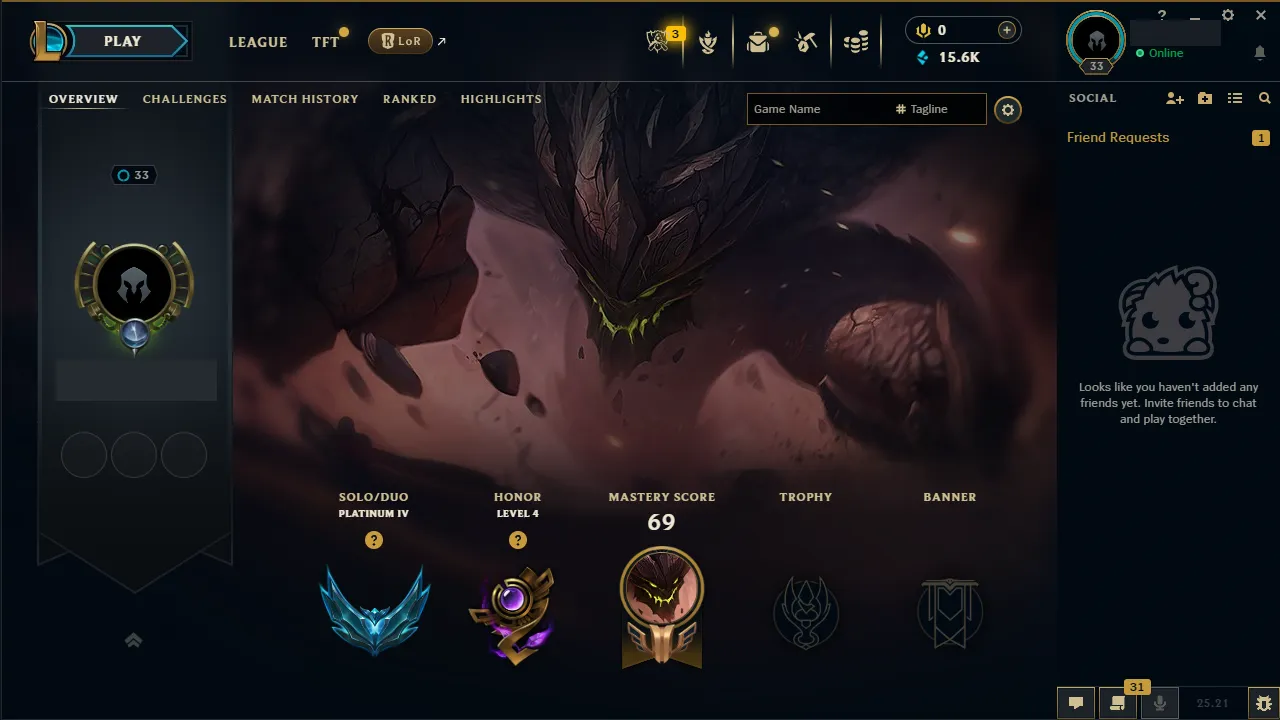Open LoR external link arrow
Image resolution: width=1280 pixels, height=720 pixels.
(x=444, y=41)
